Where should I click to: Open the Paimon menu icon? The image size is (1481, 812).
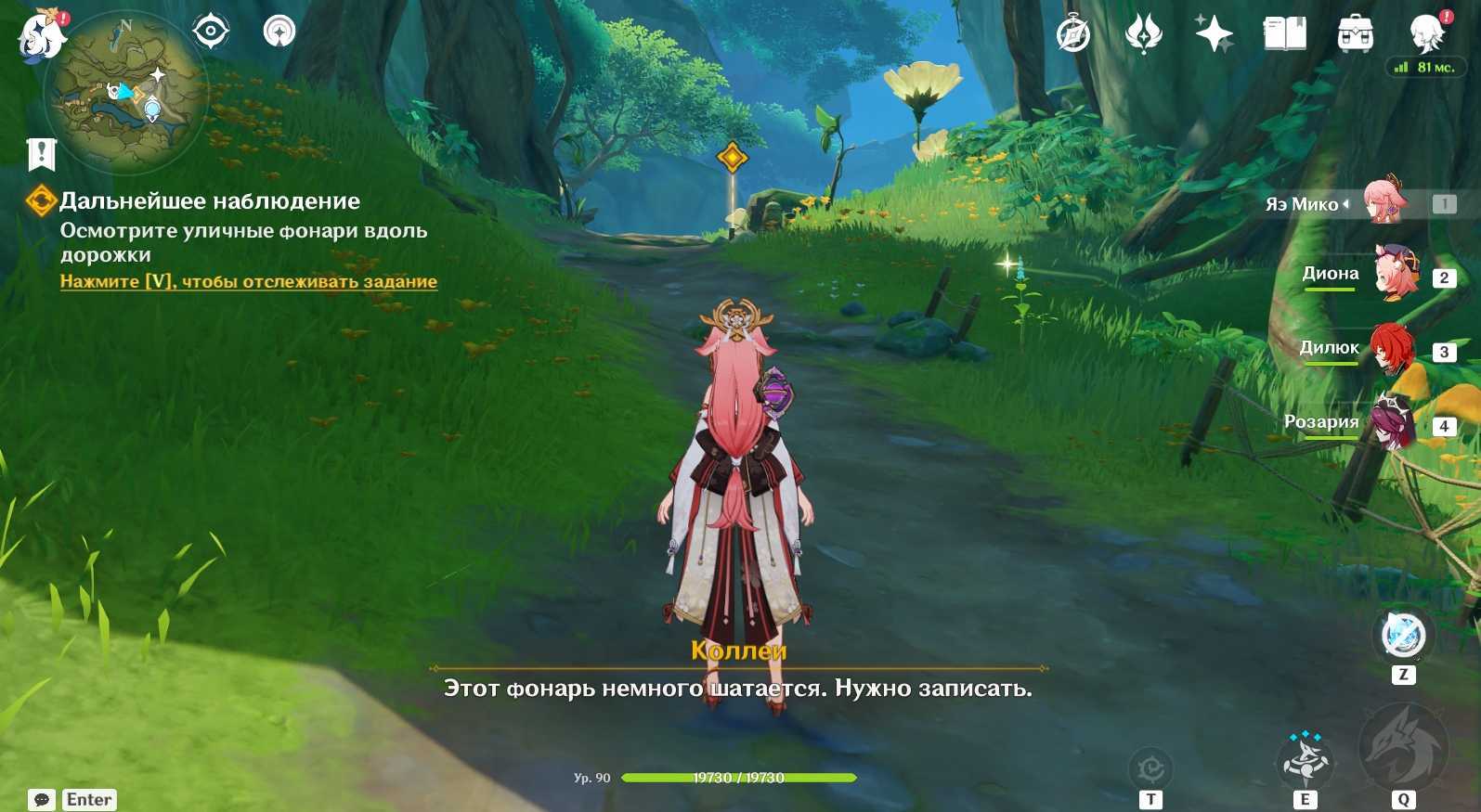pos(42,35)
